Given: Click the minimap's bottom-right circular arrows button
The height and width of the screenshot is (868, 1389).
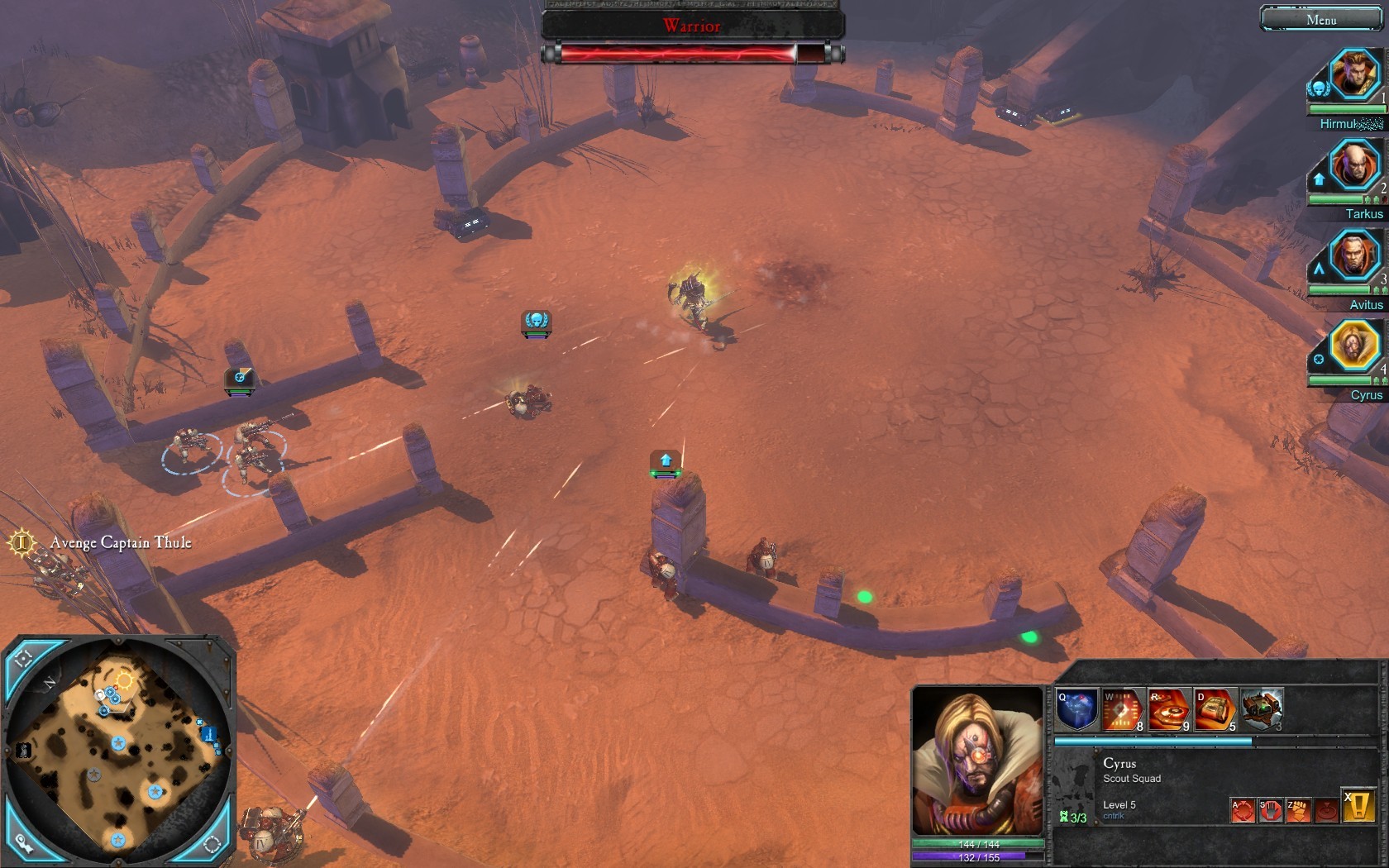Looking at the screenshot, I should [x=212, y=844].
